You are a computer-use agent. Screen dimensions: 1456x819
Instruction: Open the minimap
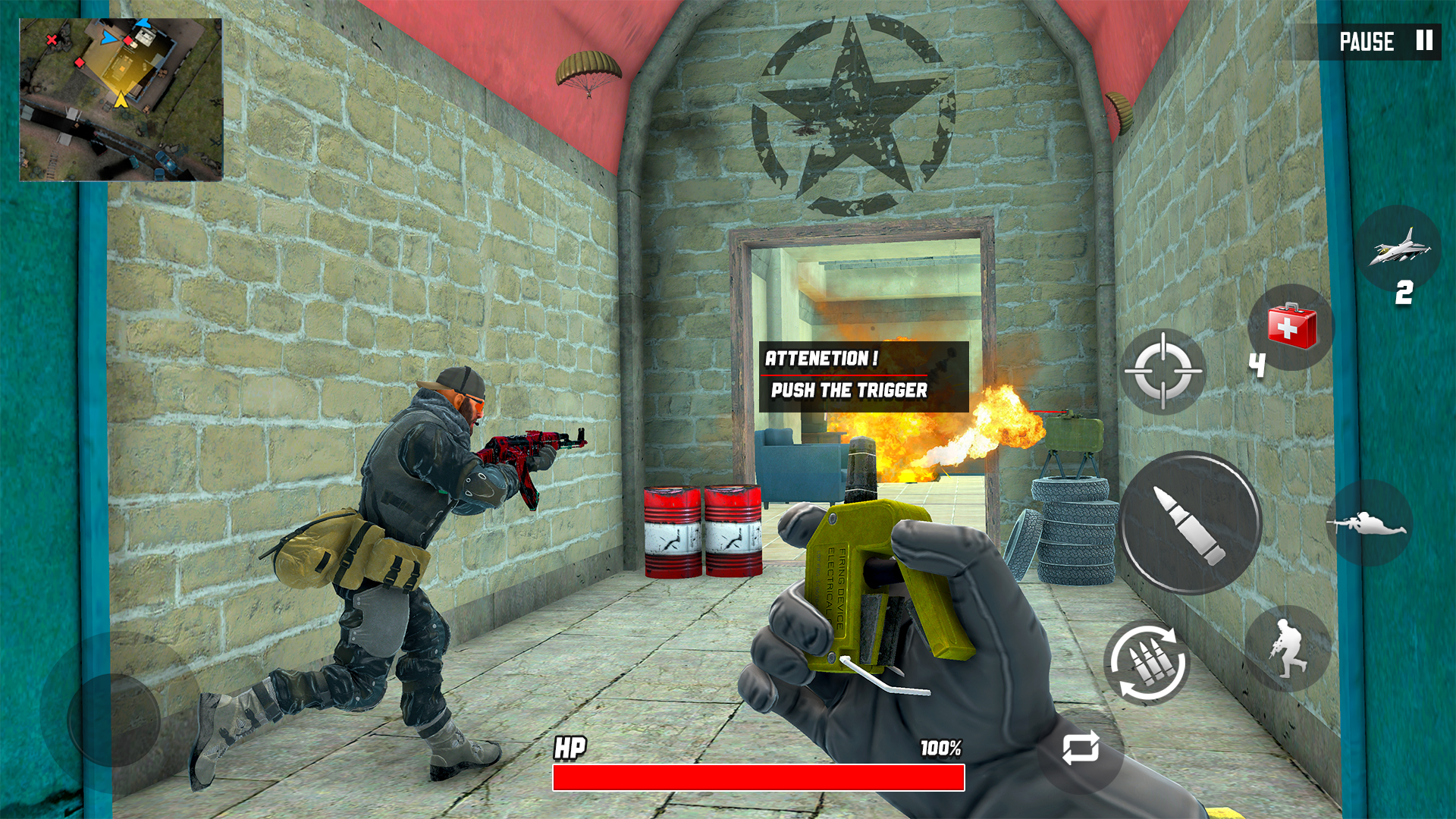tap(121, 99)
